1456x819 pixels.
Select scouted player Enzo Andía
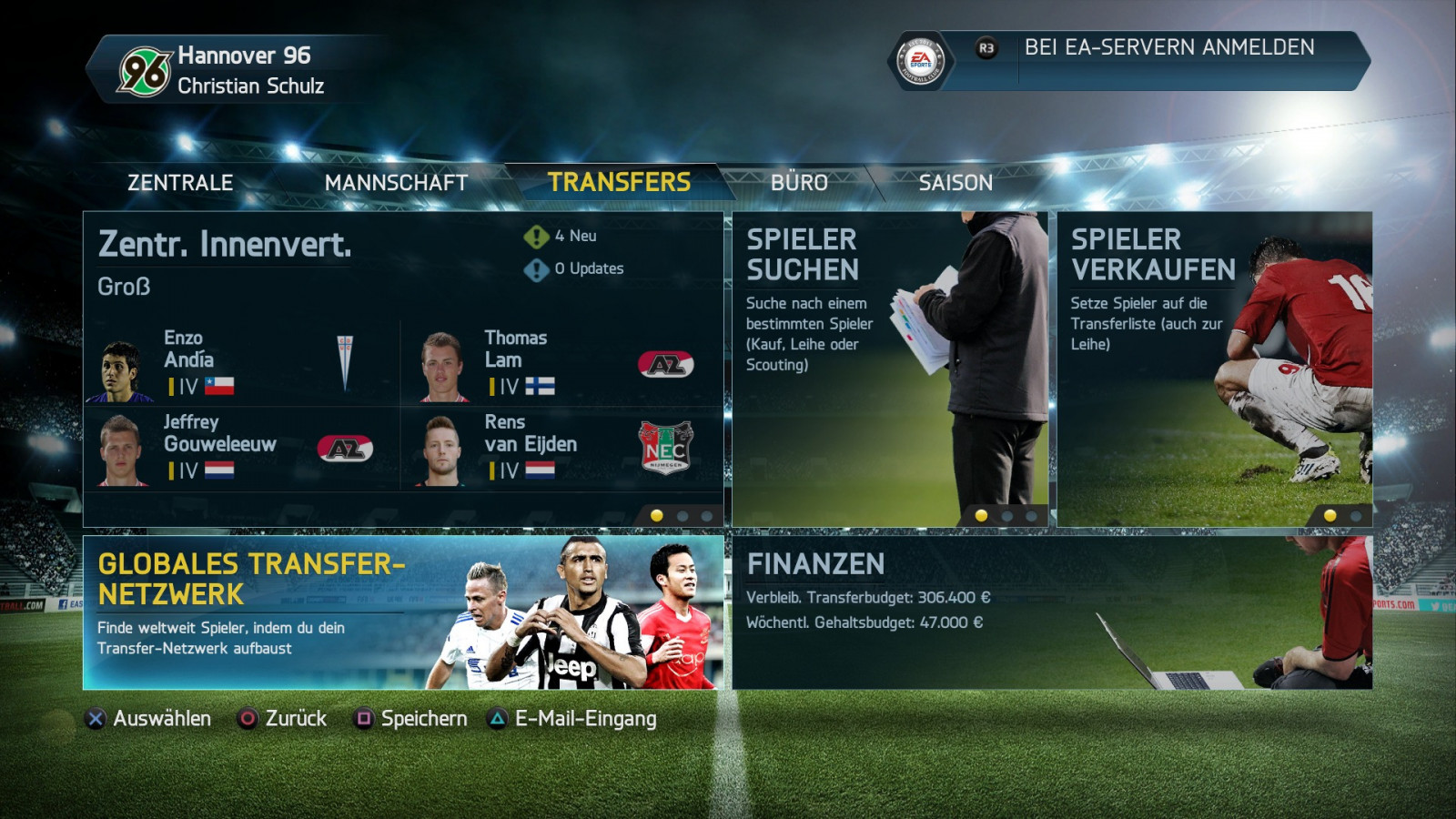click(241, 363)
